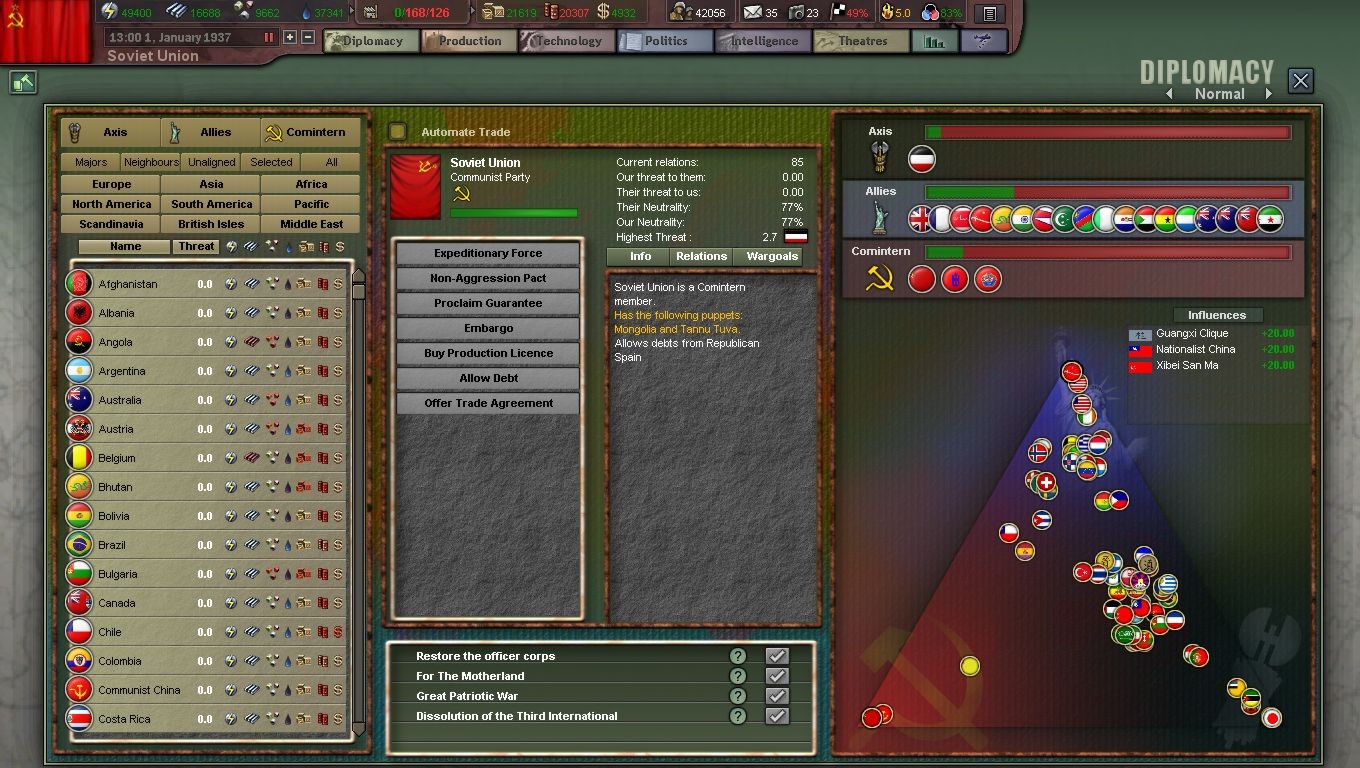Close the Diplomacy window
Image resolution: width=1360 pixels, height=768 pixels.
tap(1300, 81)
